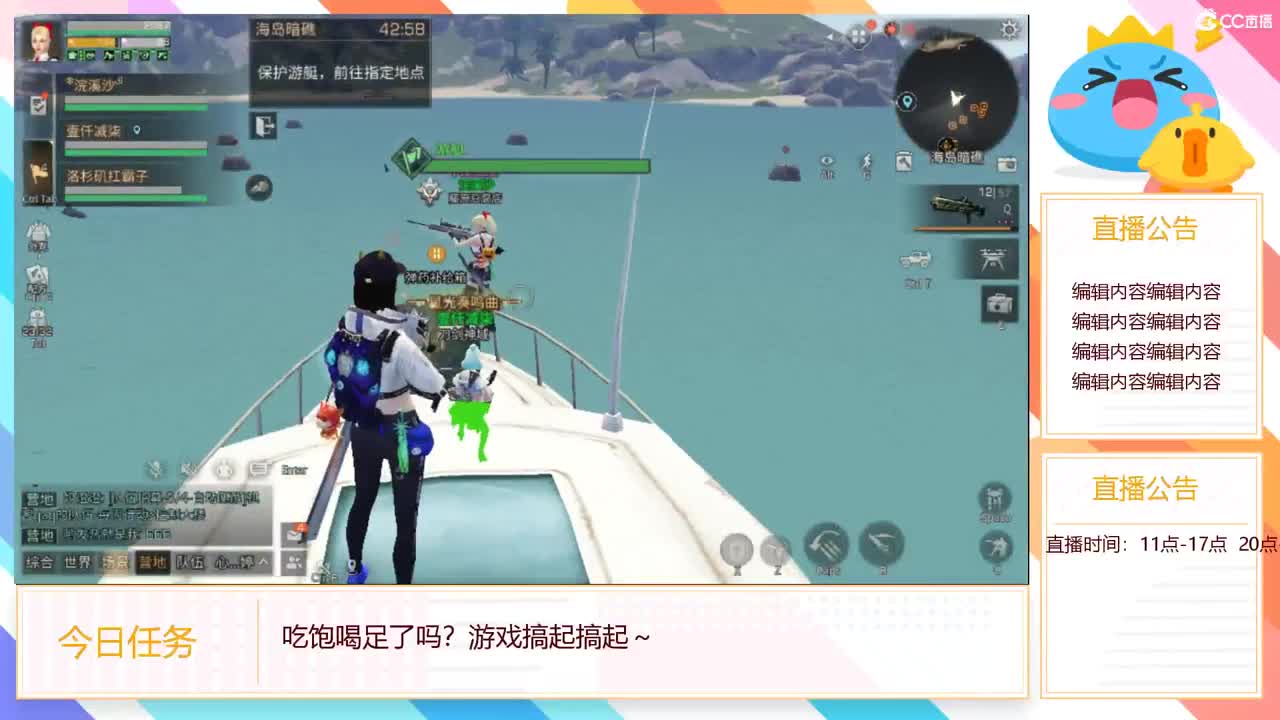Viewport: 1280px width, 720px height.
Task: Mute the microphone icon above the chat
Action: 155,470
